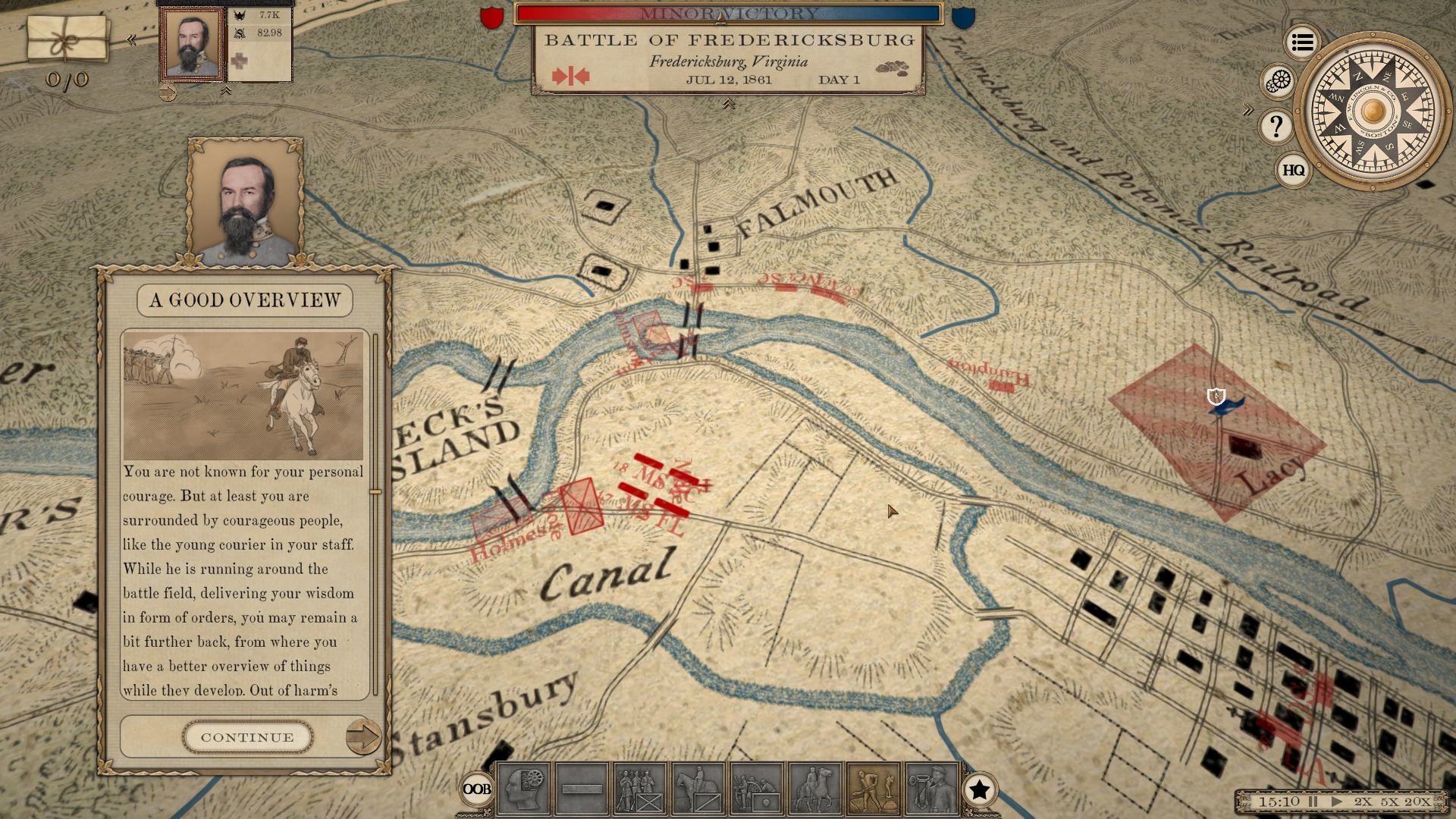Click CONTINUE on the event popup
The width and height of the screenshot is (1456, 819).
(x=247, y=736)
